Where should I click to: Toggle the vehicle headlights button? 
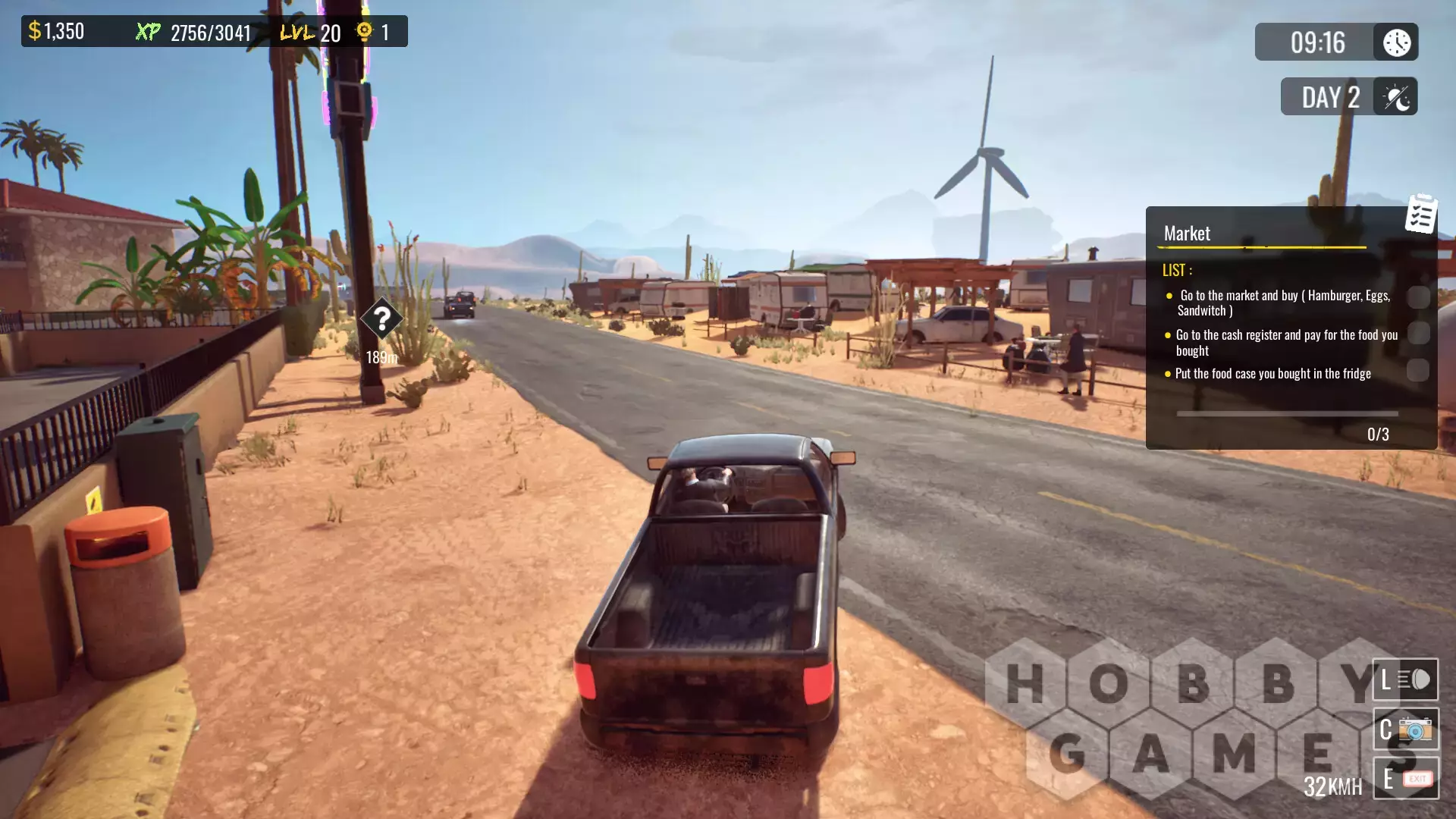[x=1405, y=679]
